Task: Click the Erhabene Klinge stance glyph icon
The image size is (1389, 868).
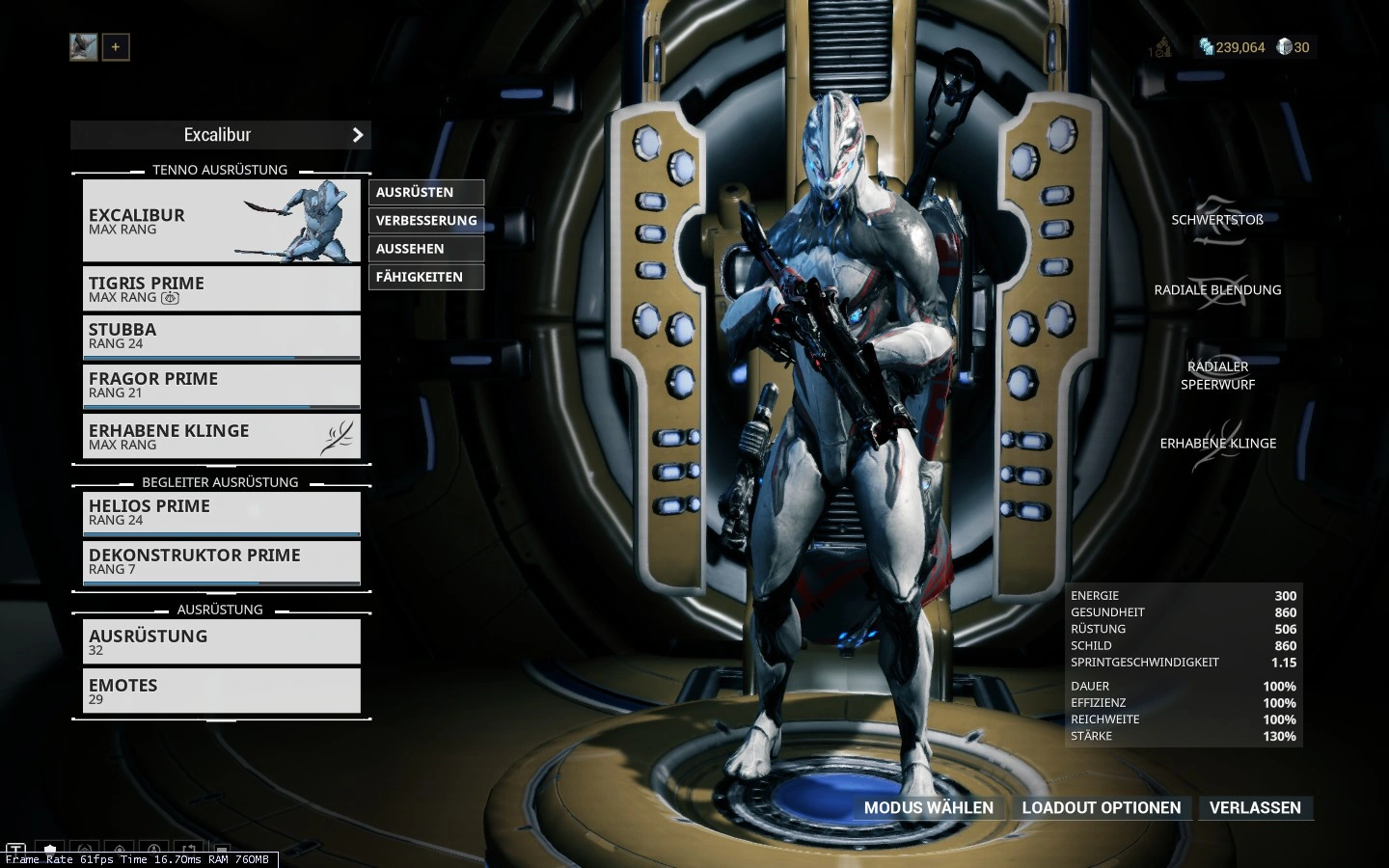Action: coord(338,436)
